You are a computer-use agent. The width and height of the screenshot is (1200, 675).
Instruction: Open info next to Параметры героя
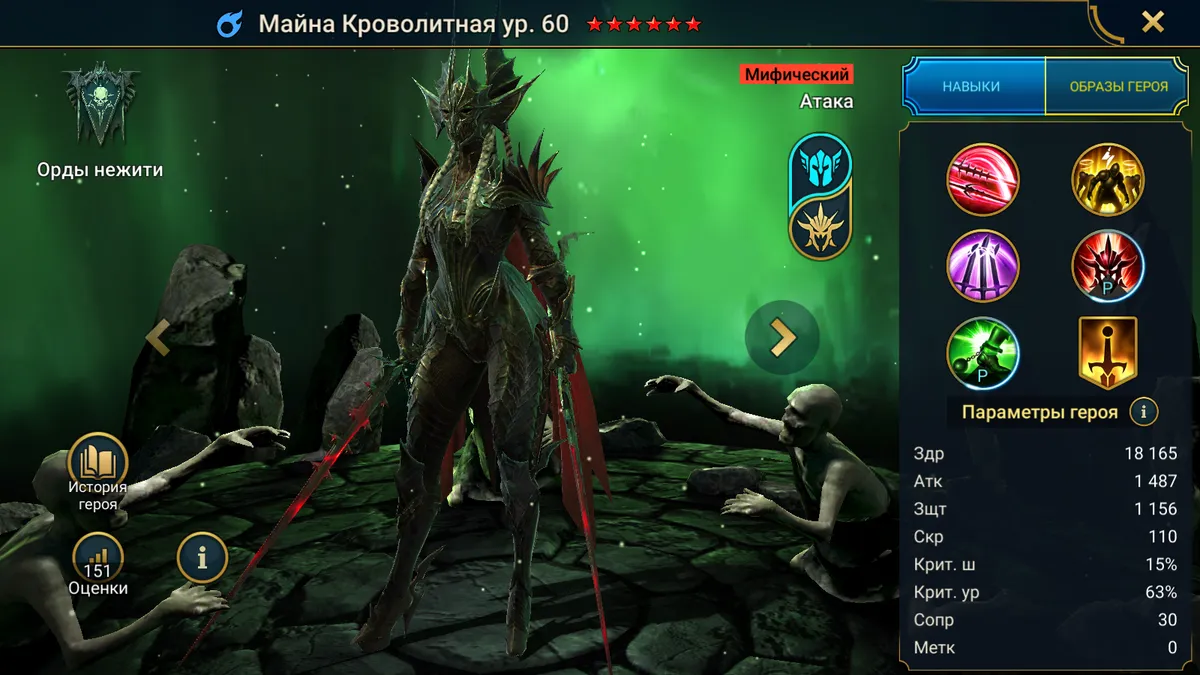(x=1144, y=411)
